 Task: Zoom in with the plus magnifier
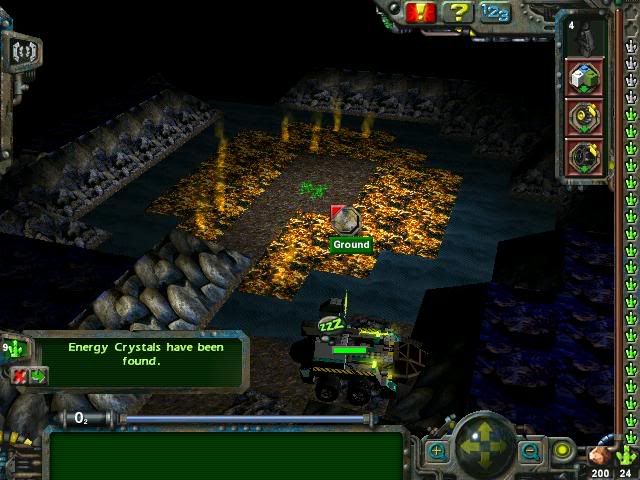click(x=437, y=452)
